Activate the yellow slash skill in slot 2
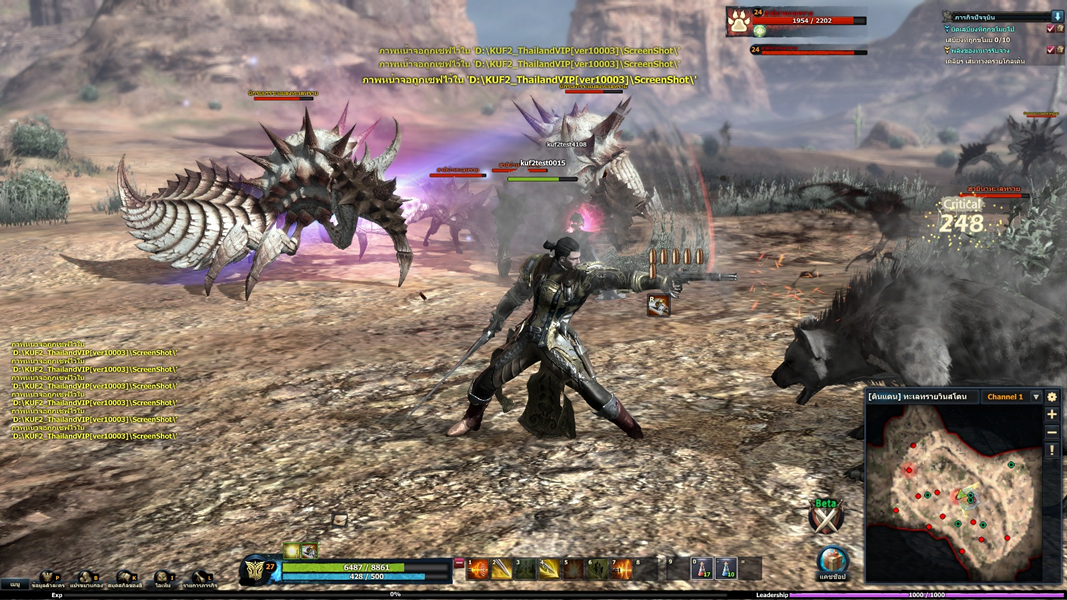The width and height of the screenshot is (1067, 600). (502, 569)
